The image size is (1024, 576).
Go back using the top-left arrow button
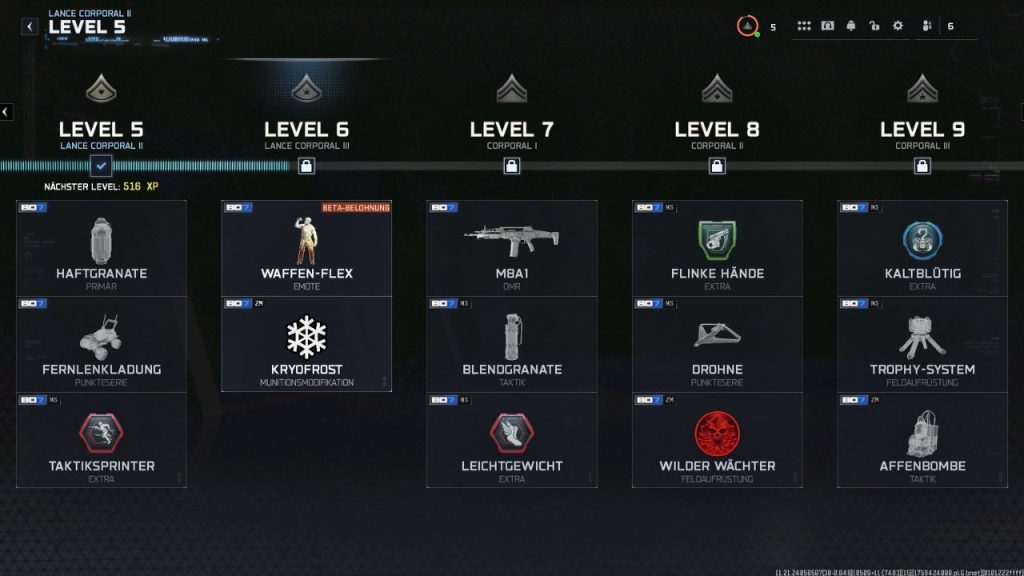30,26
